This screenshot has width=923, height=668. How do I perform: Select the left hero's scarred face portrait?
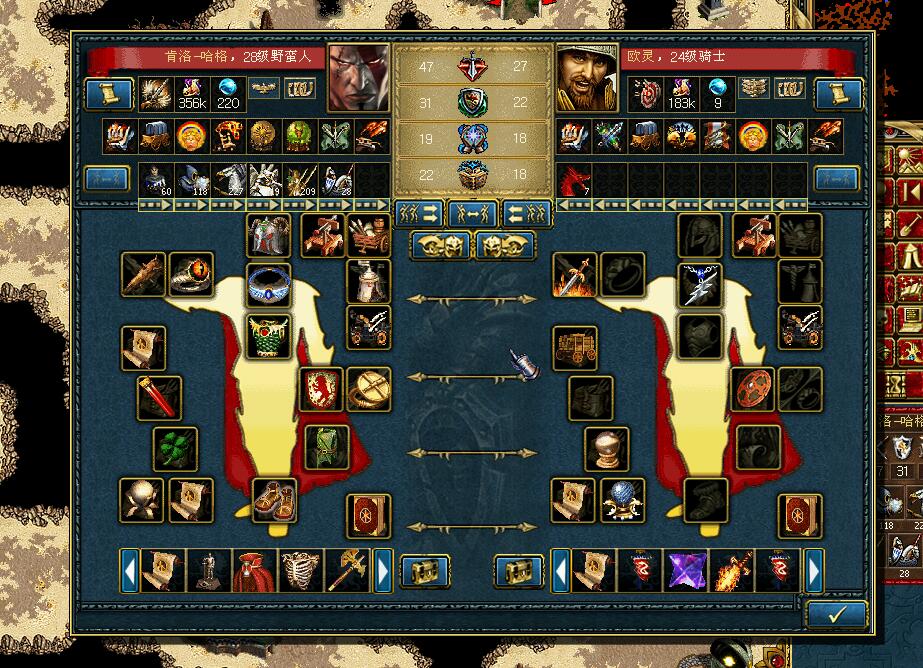359,78
